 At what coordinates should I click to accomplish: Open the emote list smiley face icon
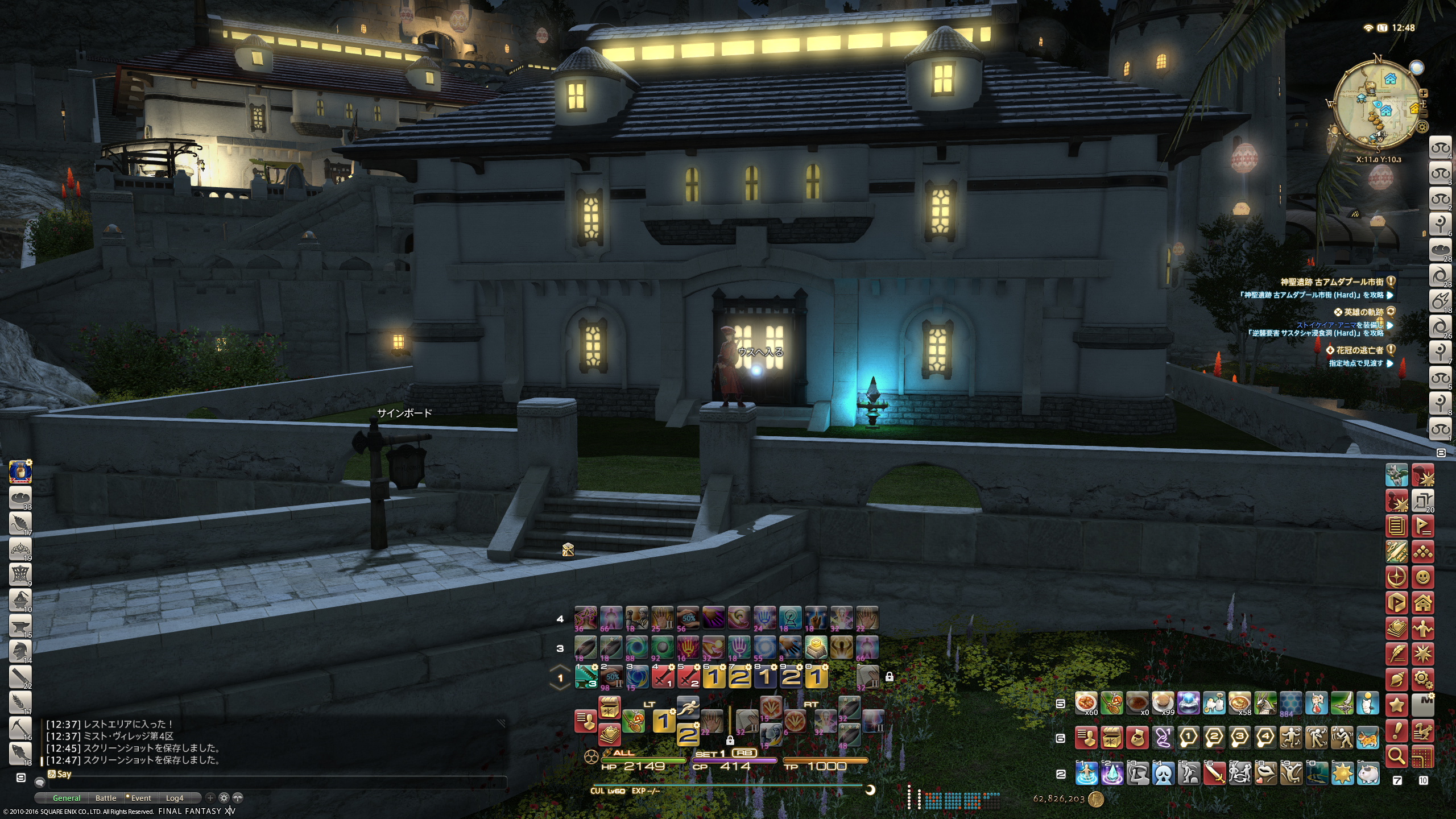pos(1422,578)
